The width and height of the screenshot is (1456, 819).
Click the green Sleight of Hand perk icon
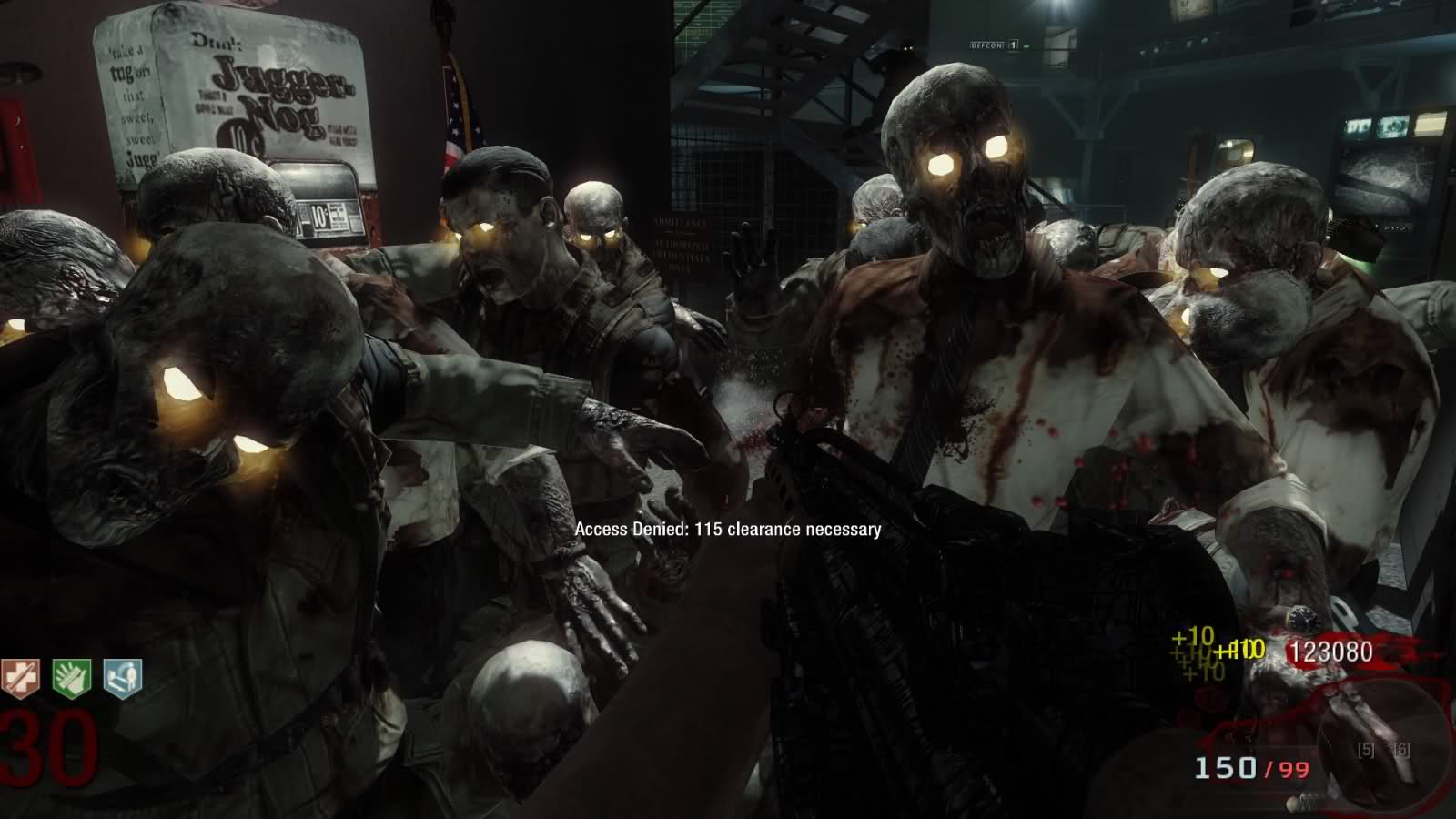[x=71, y=678]
